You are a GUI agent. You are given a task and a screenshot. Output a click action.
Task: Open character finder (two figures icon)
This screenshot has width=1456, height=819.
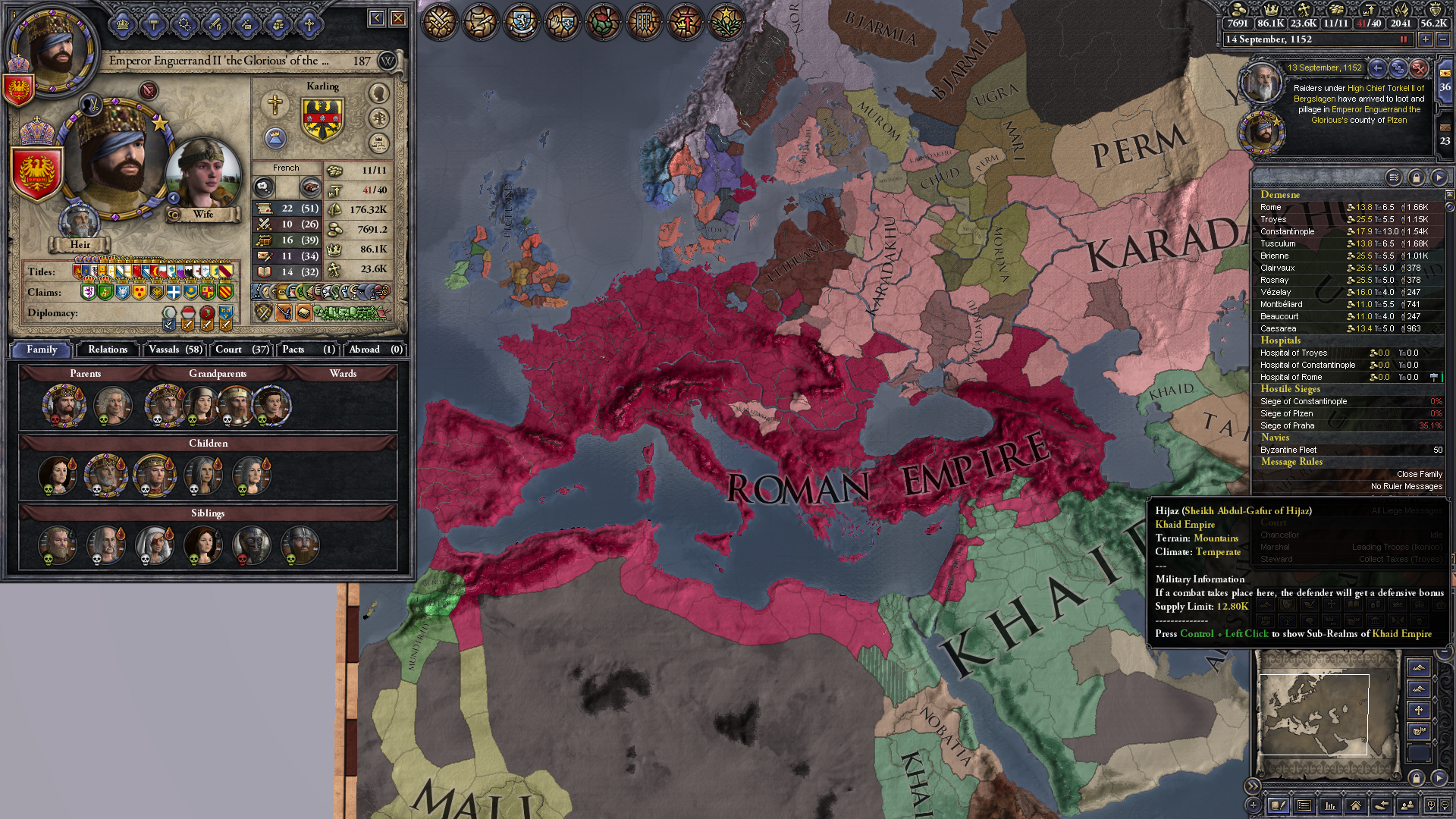pyautogui.click(x=1407, y=805)
